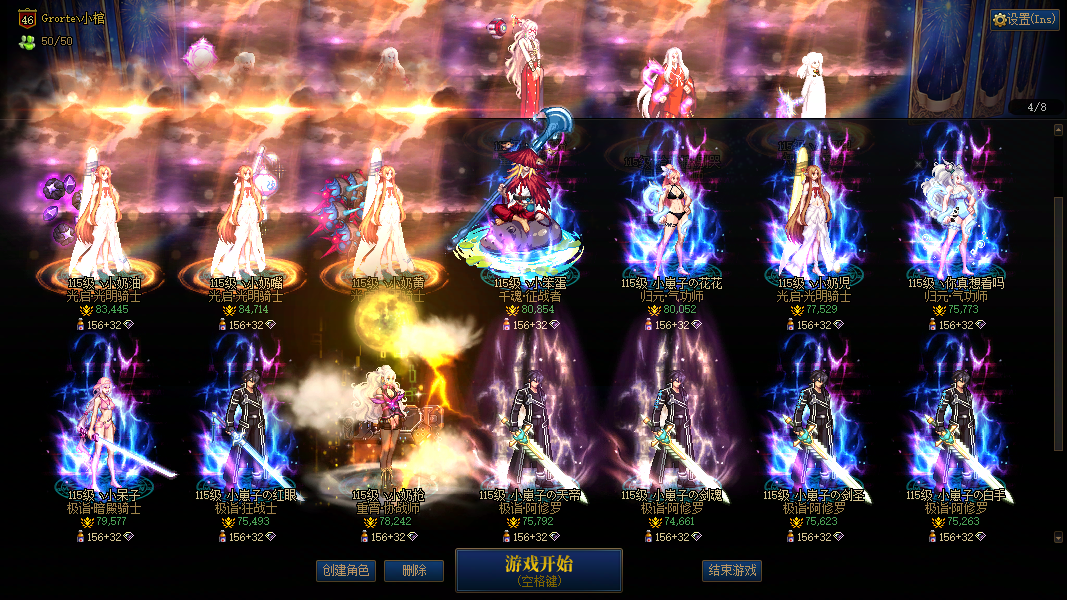Exit with the 结束游戏 button
Screen dimensions: 1067x600
(732, 571)
